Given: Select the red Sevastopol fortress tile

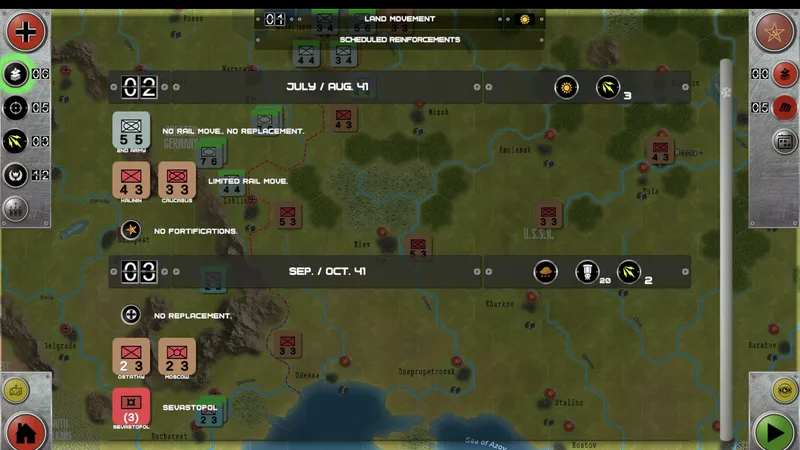Looking at the screenshot, I should (x=131, y=410).
